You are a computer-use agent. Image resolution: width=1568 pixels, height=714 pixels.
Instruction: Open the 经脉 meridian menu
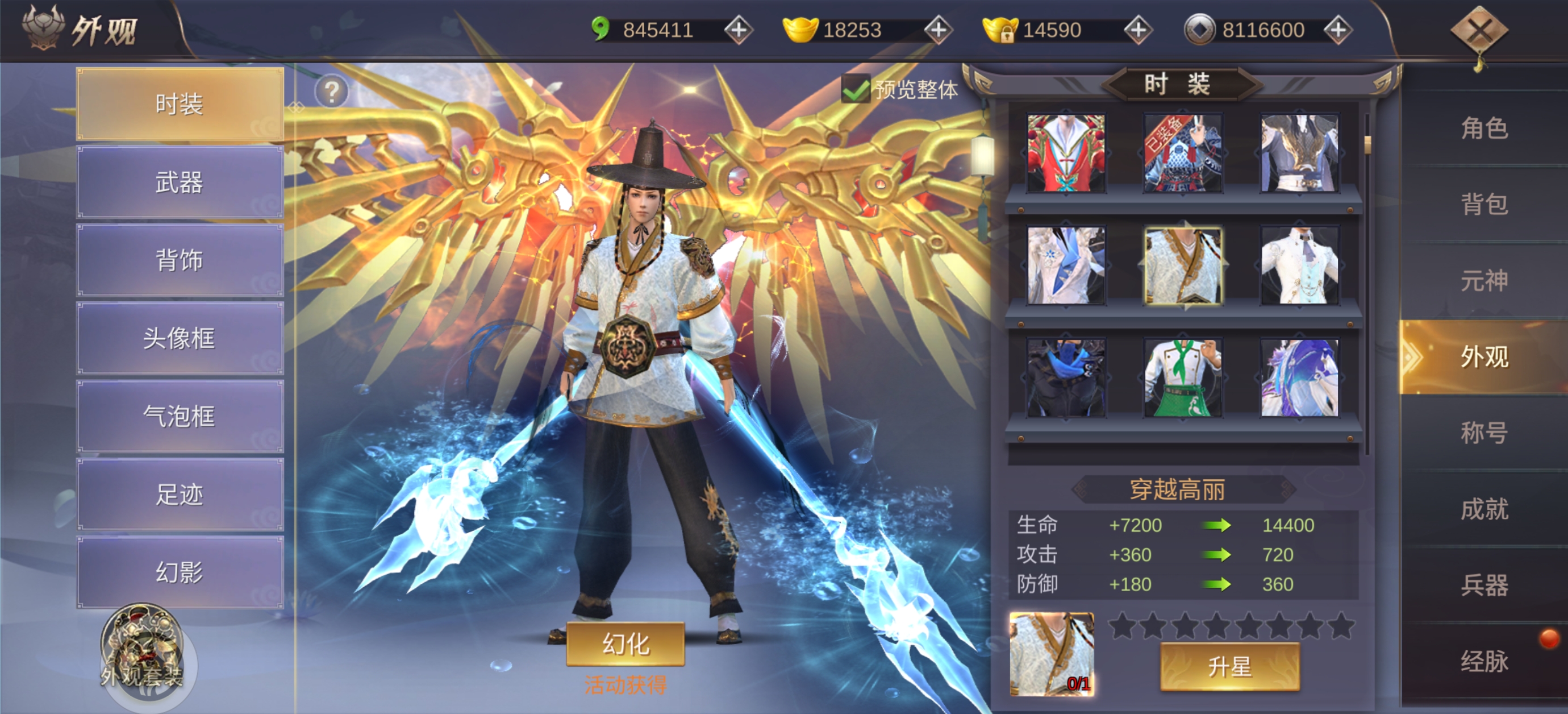pos(1484,662)
